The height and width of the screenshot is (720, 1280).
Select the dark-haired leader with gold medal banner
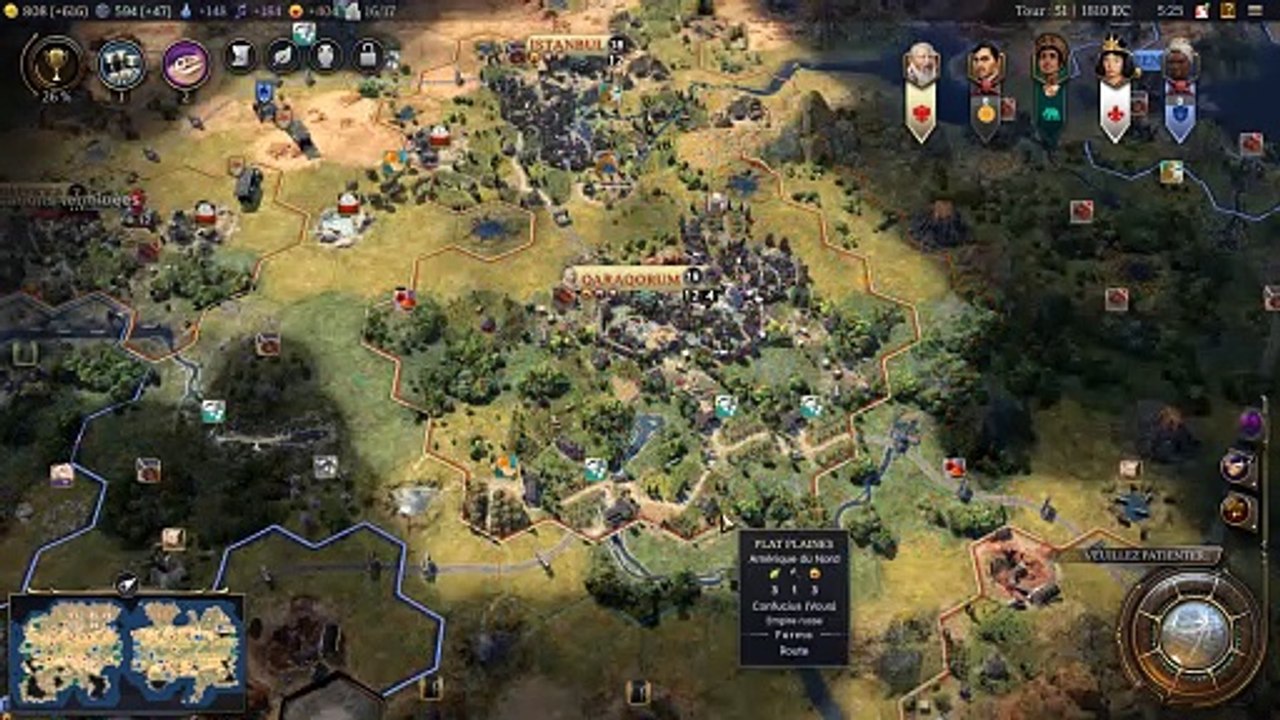click(986, 66)
